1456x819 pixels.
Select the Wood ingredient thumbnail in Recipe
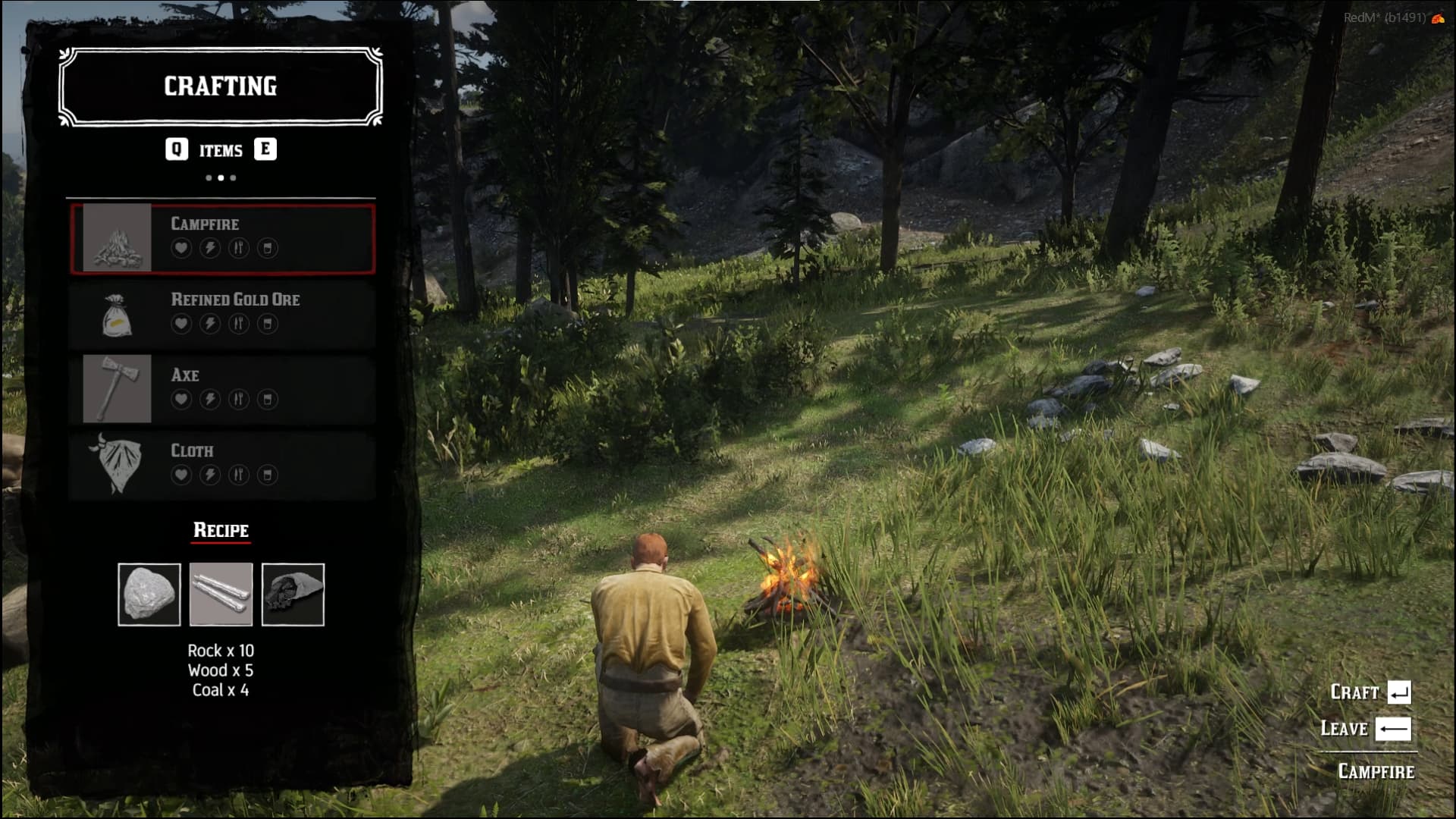coord(221,595)
